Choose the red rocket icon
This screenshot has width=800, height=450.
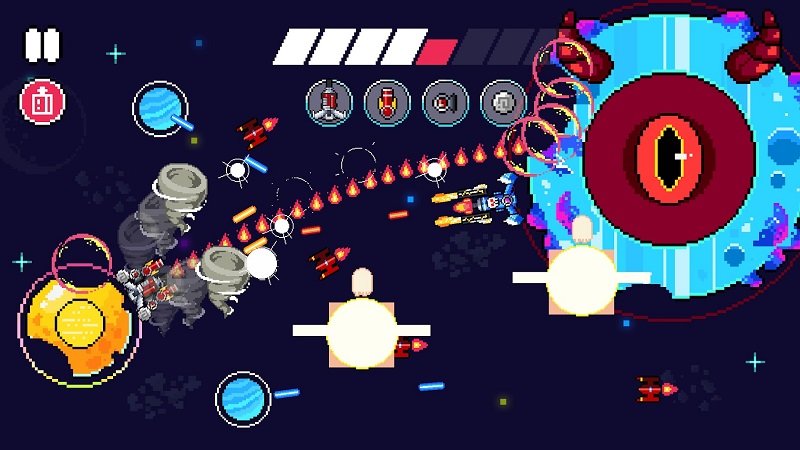click(x=387, y=102)
